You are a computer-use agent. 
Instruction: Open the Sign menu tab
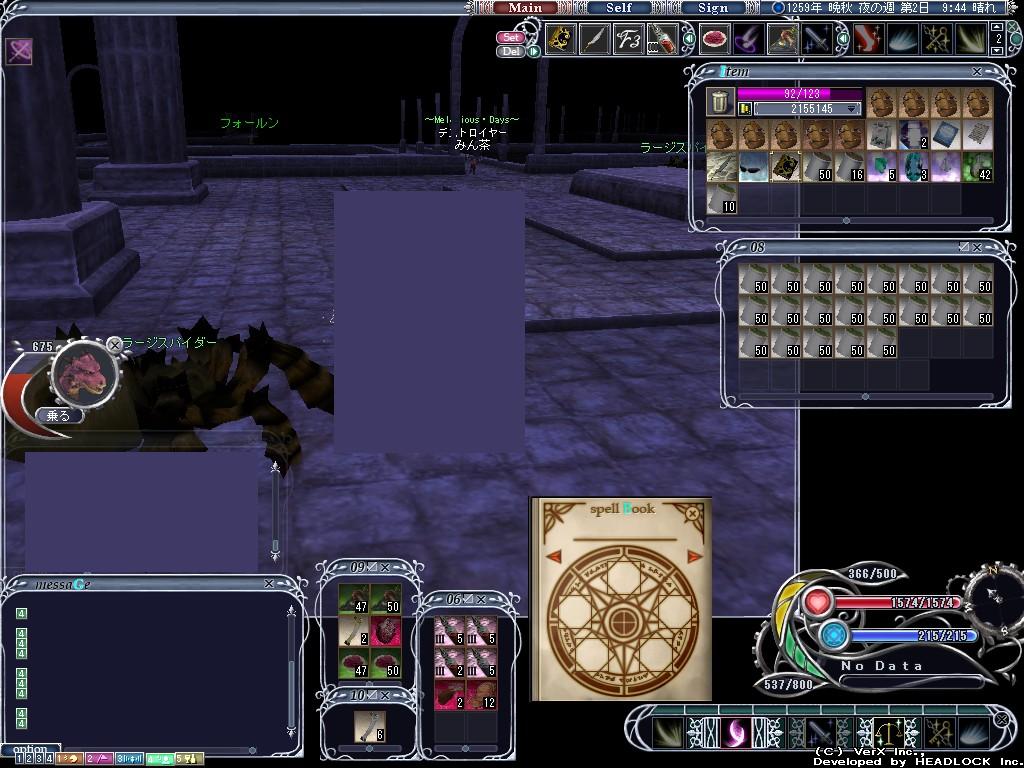713,7
